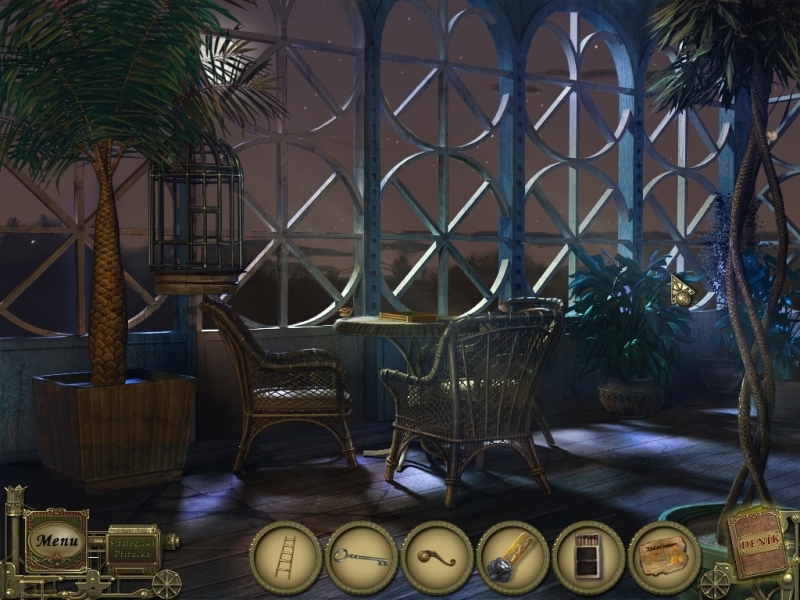
Task: Open the Deník journal book
Action: pos(757,542)
